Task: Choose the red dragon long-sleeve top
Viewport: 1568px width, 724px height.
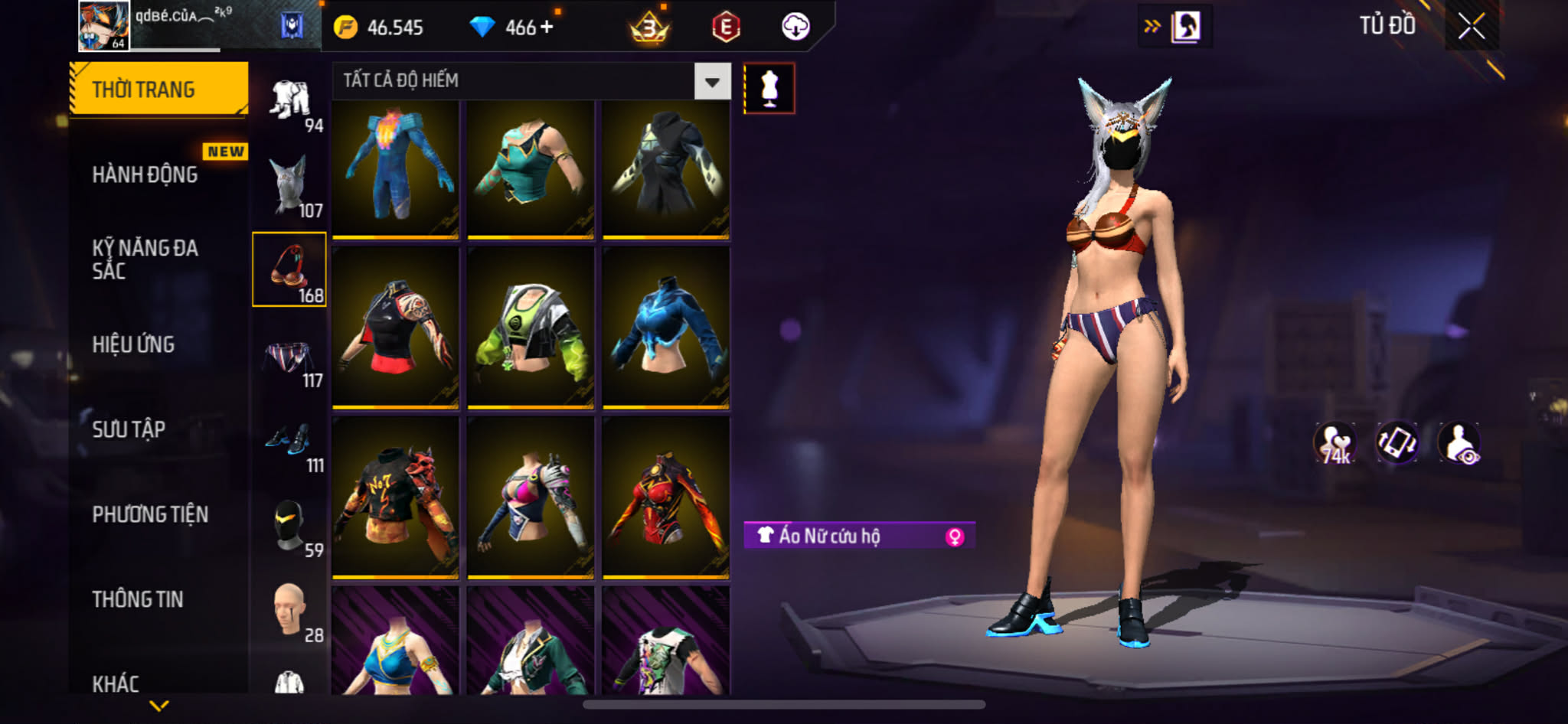Action: pos(665,499)
